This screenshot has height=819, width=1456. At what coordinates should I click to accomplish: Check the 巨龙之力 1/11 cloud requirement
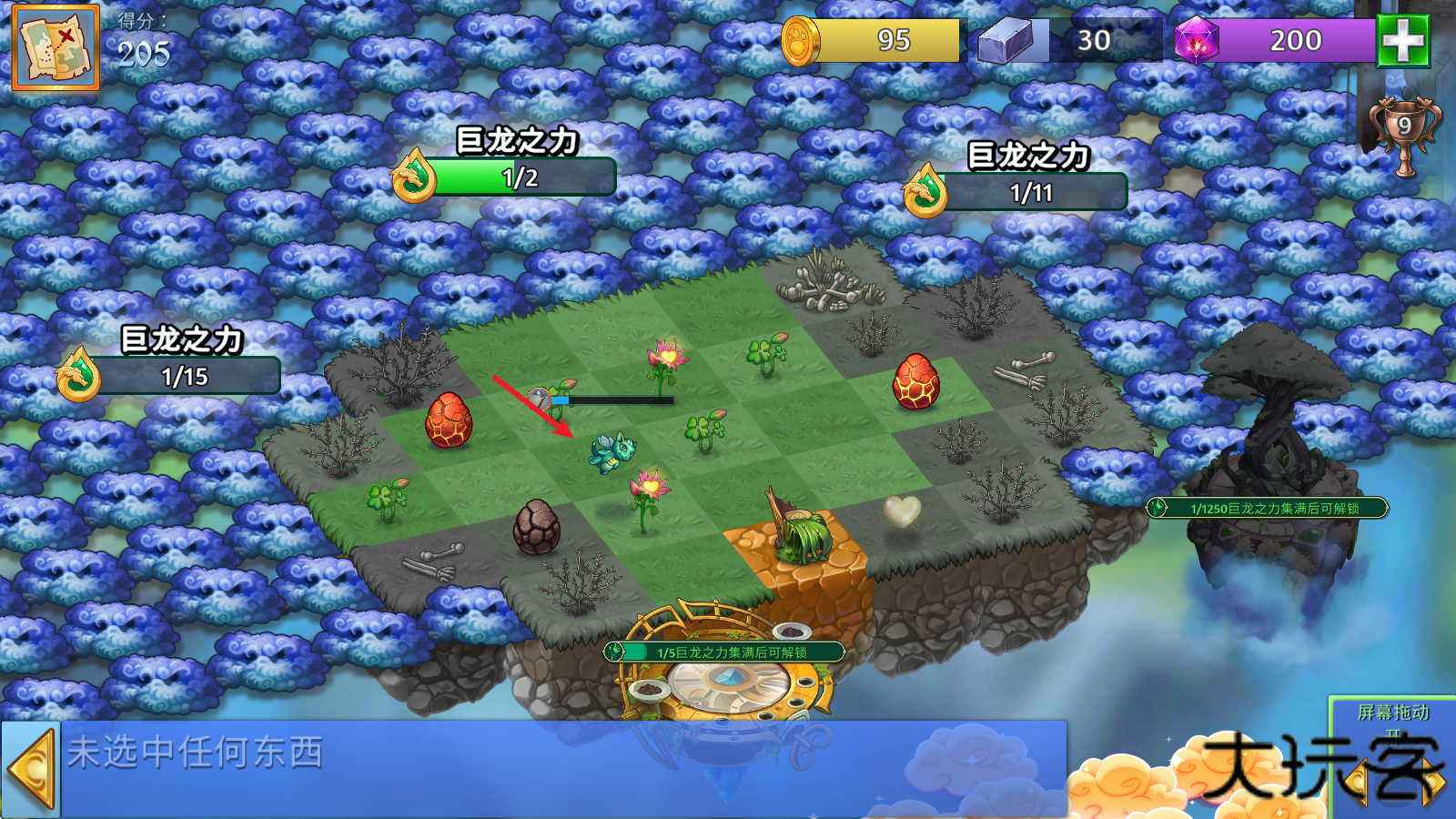coord(1030,192)
